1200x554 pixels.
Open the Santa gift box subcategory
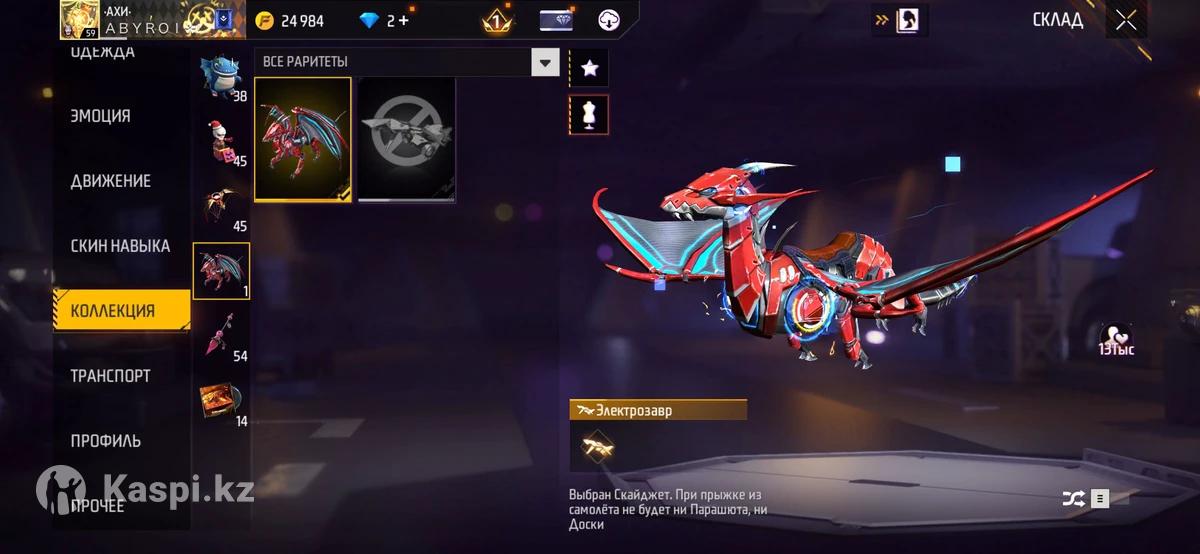221,142
